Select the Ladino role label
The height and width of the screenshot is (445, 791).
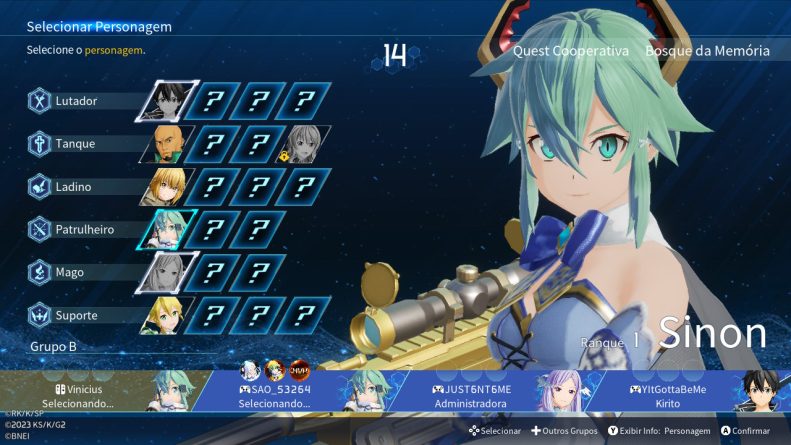point(75,187)
